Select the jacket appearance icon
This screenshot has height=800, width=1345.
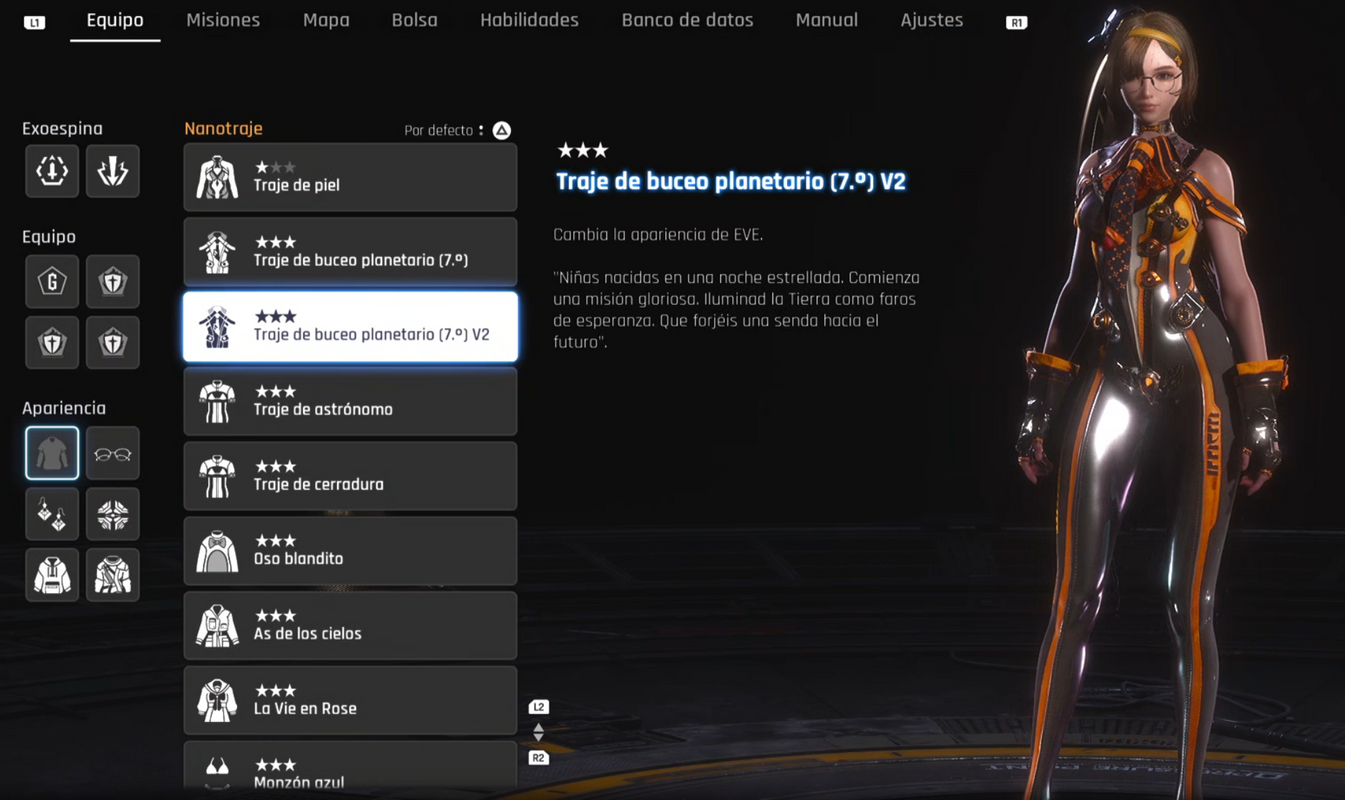click(112, 574)
